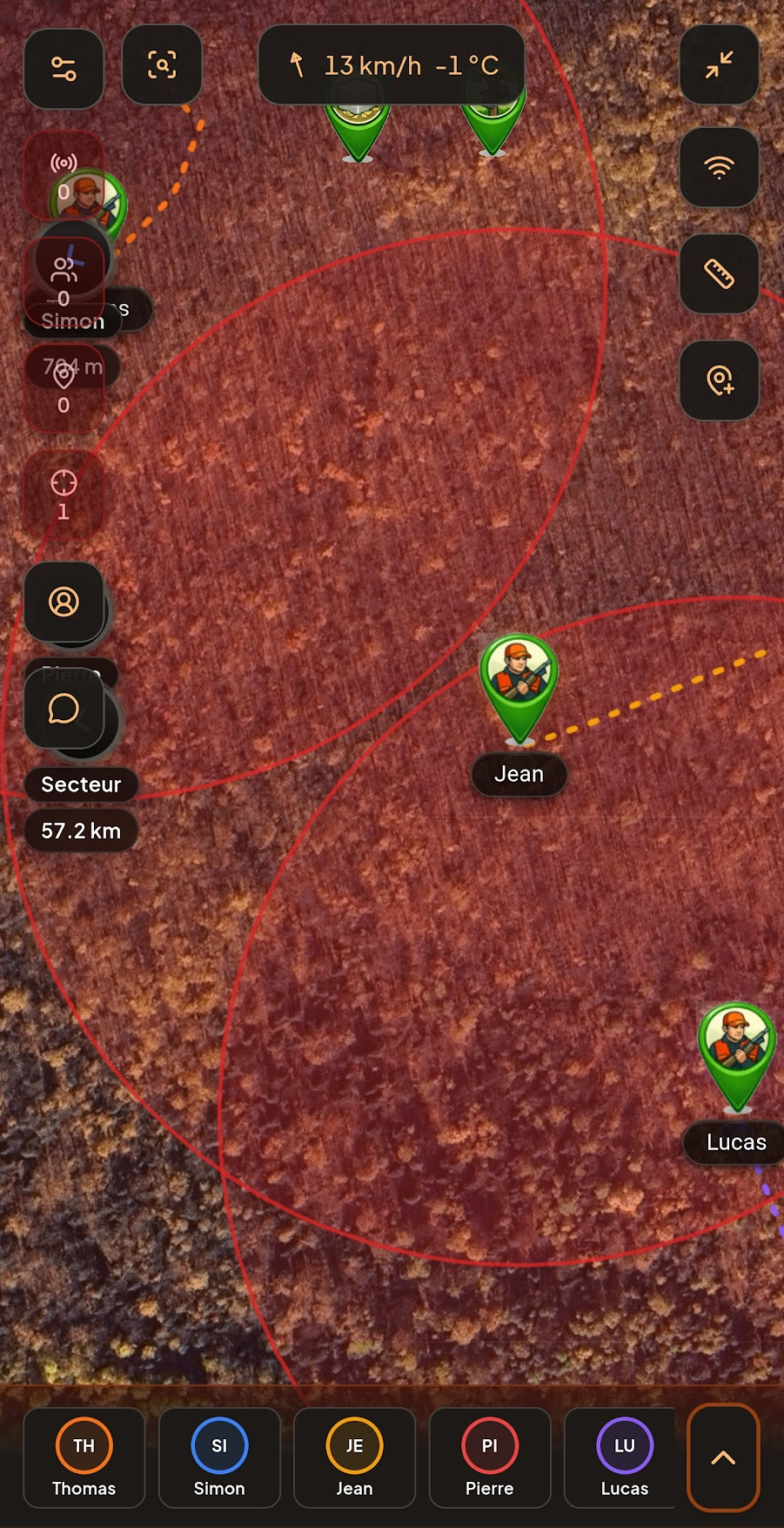Toggle the Wi-Fi signal button
The height and width of the screenshot is (1528, 784).
pyautogui.click(x=719, y=167)
